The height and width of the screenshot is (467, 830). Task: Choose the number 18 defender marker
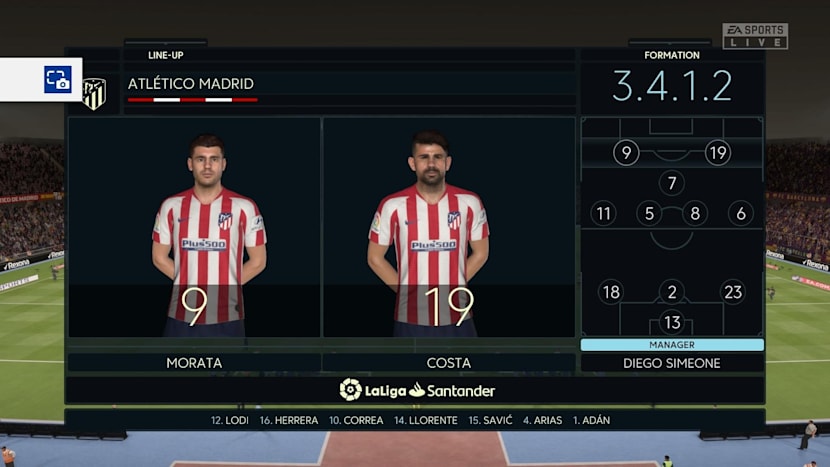(610, 292)
